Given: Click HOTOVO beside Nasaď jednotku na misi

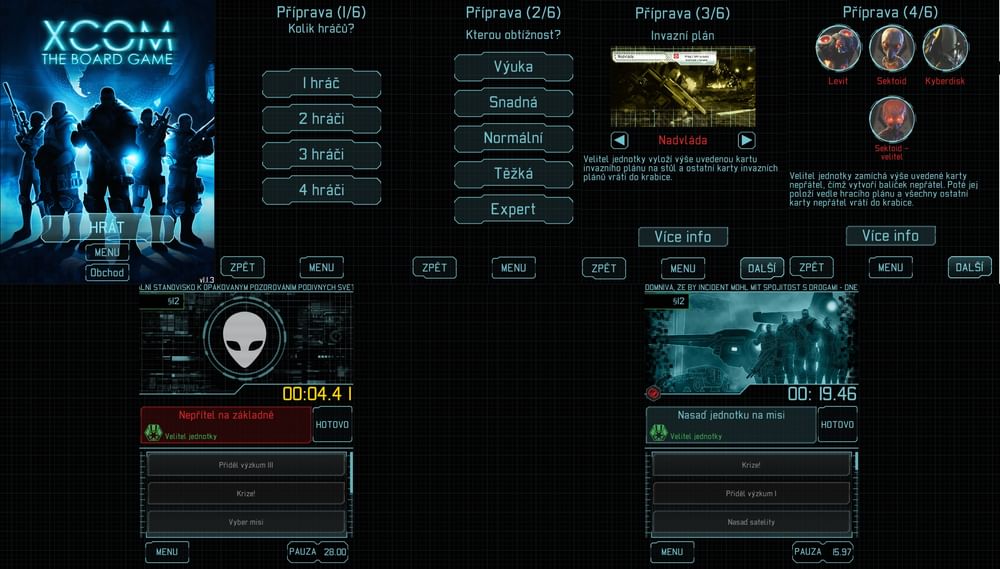Looking at the screenshot, I should point(838,424).
